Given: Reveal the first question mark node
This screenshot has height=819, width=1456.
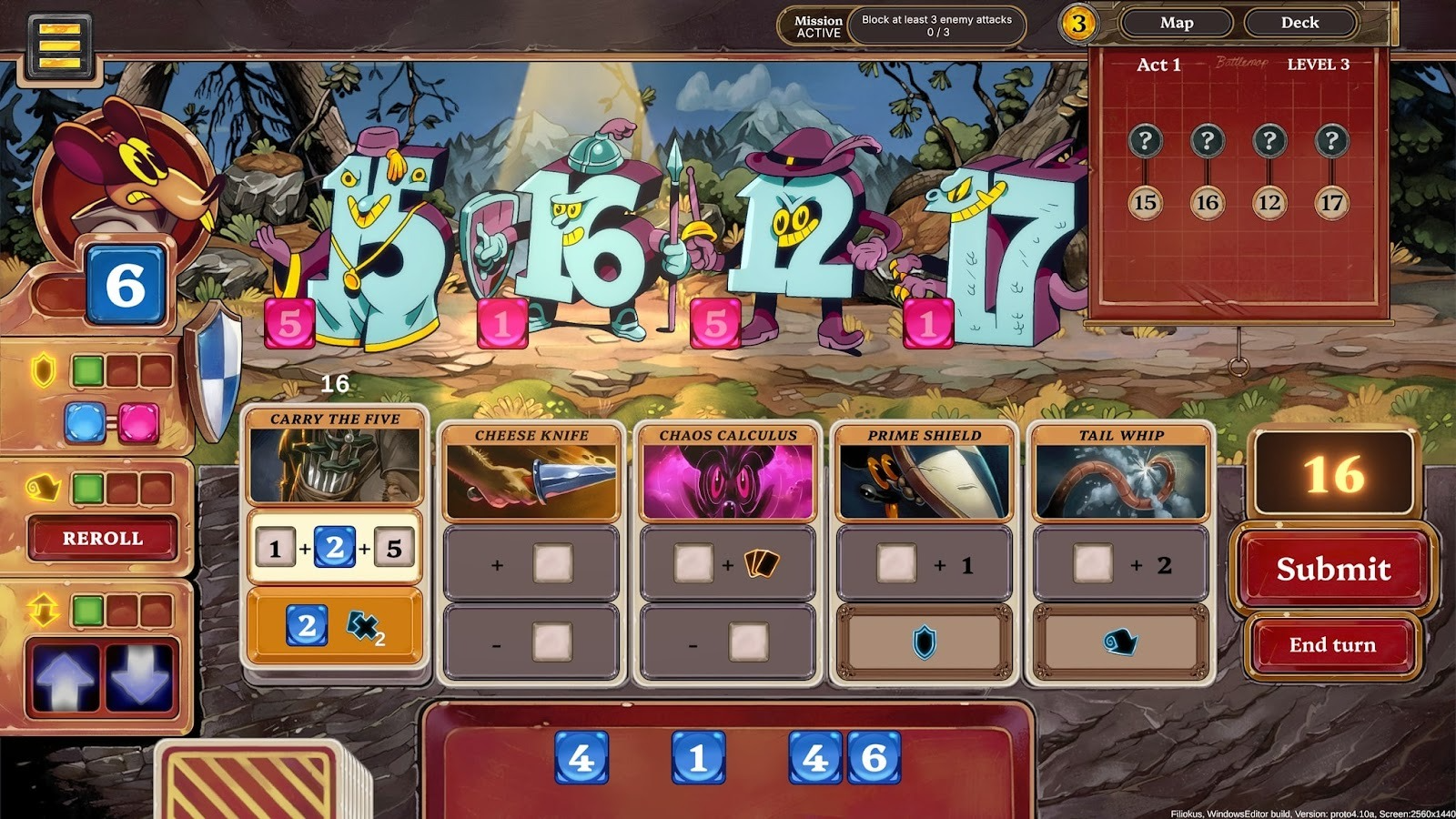Looking at the screenshot, I should pyautogui.click(x=1147, y=141).
